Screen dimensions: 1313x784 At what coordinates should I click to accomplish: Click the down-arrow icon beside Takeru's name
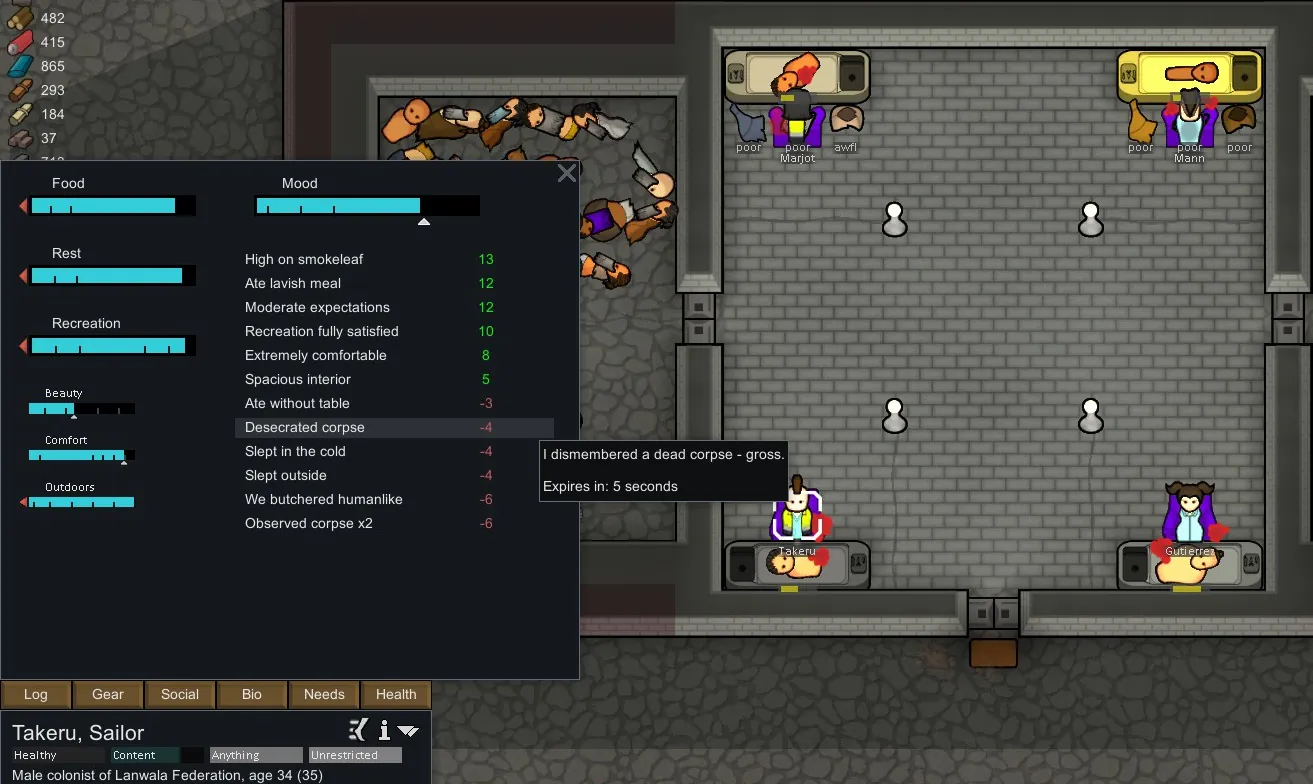[408, 731]
